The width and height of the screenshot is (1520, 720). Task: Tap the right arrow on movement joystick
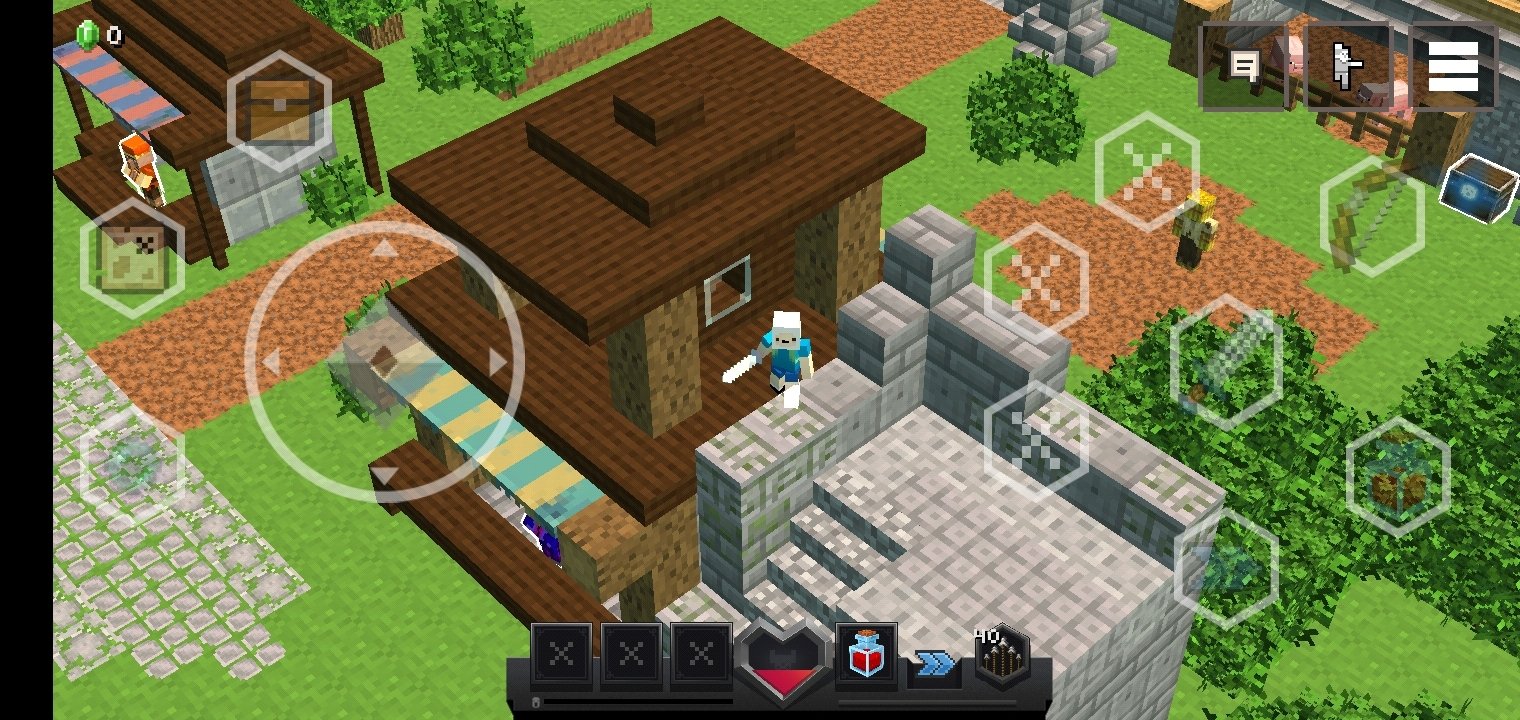[498, 362]
